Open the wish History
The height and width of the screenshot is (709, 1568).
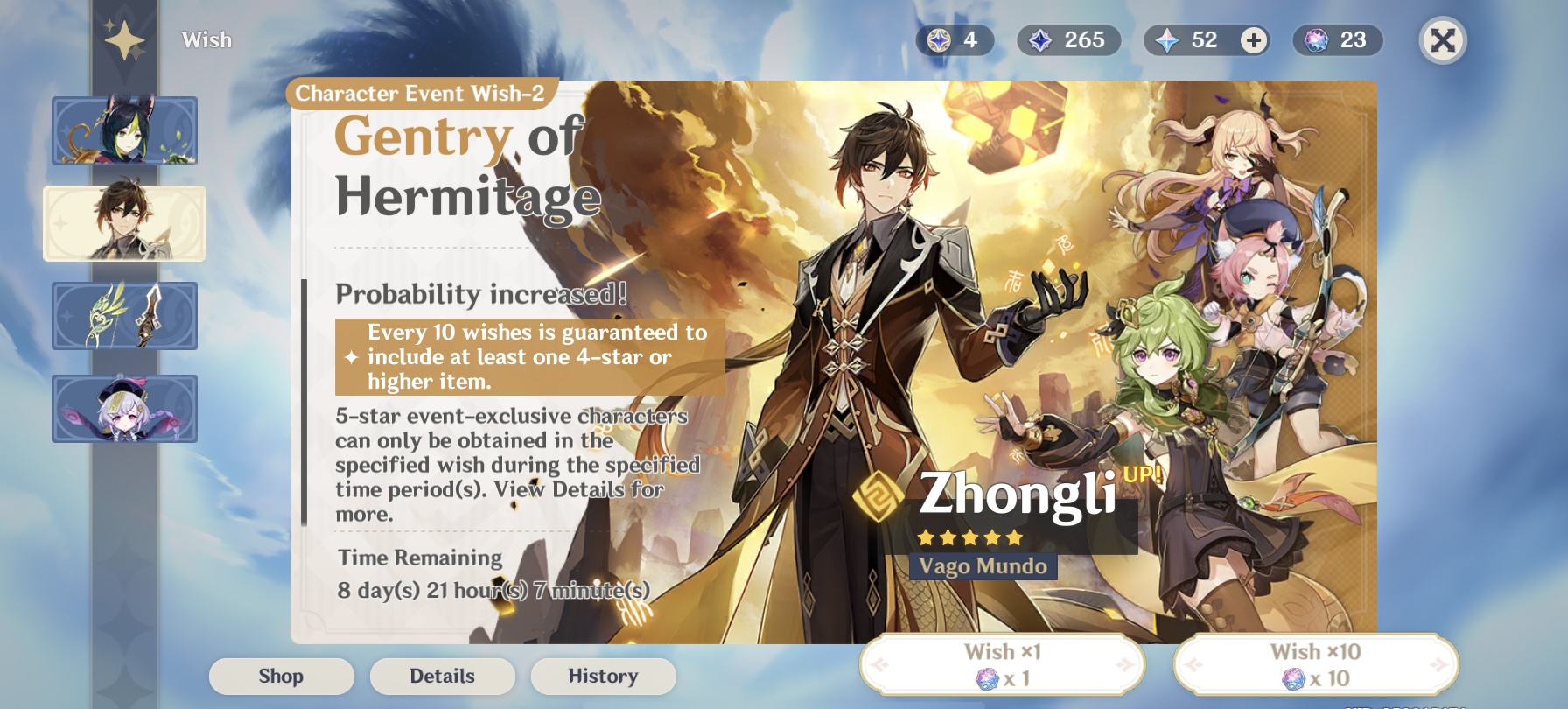603,675
